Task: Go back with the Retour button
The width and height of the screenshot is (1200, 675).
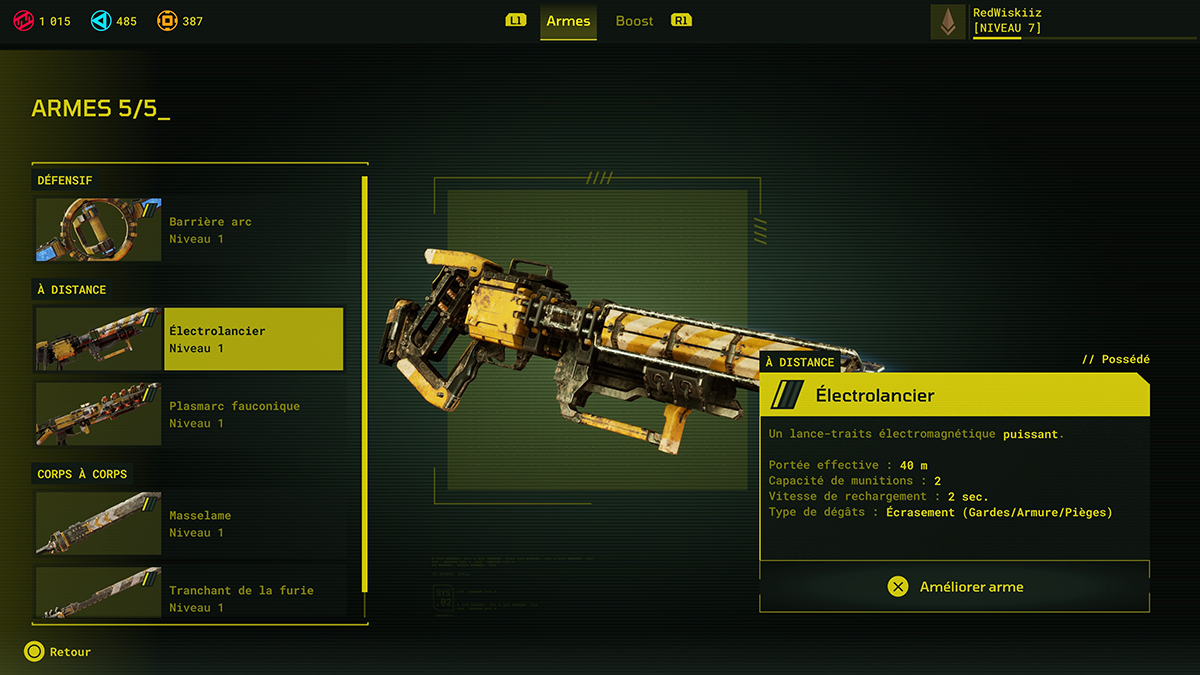Action: point(58,652)
